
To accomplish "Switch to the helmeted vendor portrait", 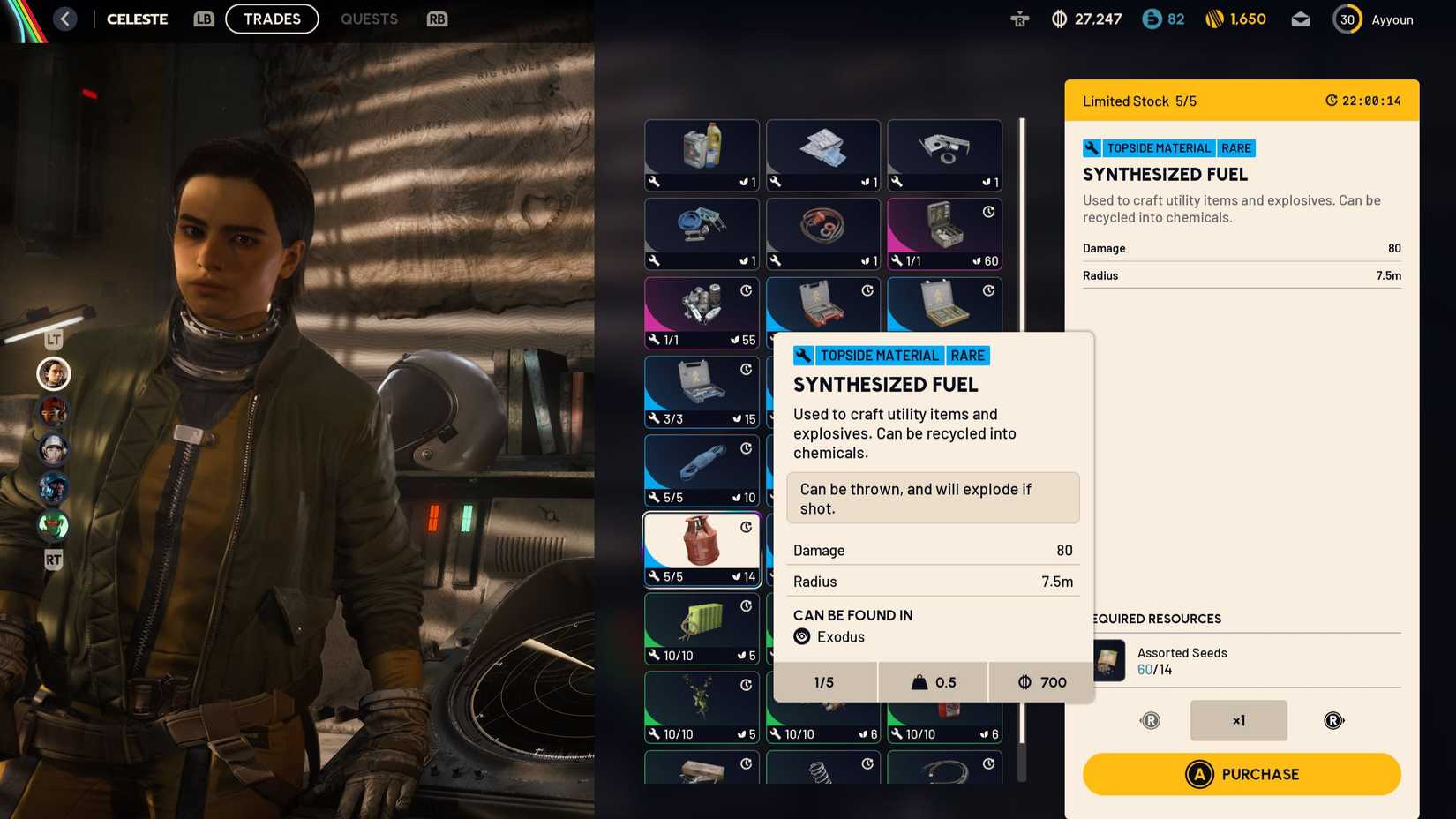I will pos(53,450).
